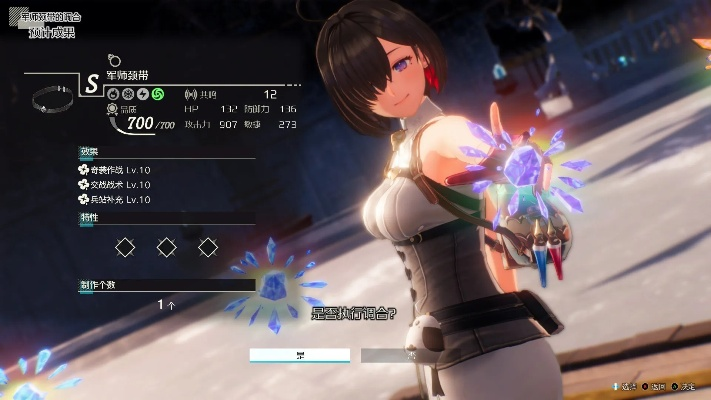This screenshot has height=400, width=711.
Task: Click the lightning bolt element icon
Action: (x=143, y=95)
